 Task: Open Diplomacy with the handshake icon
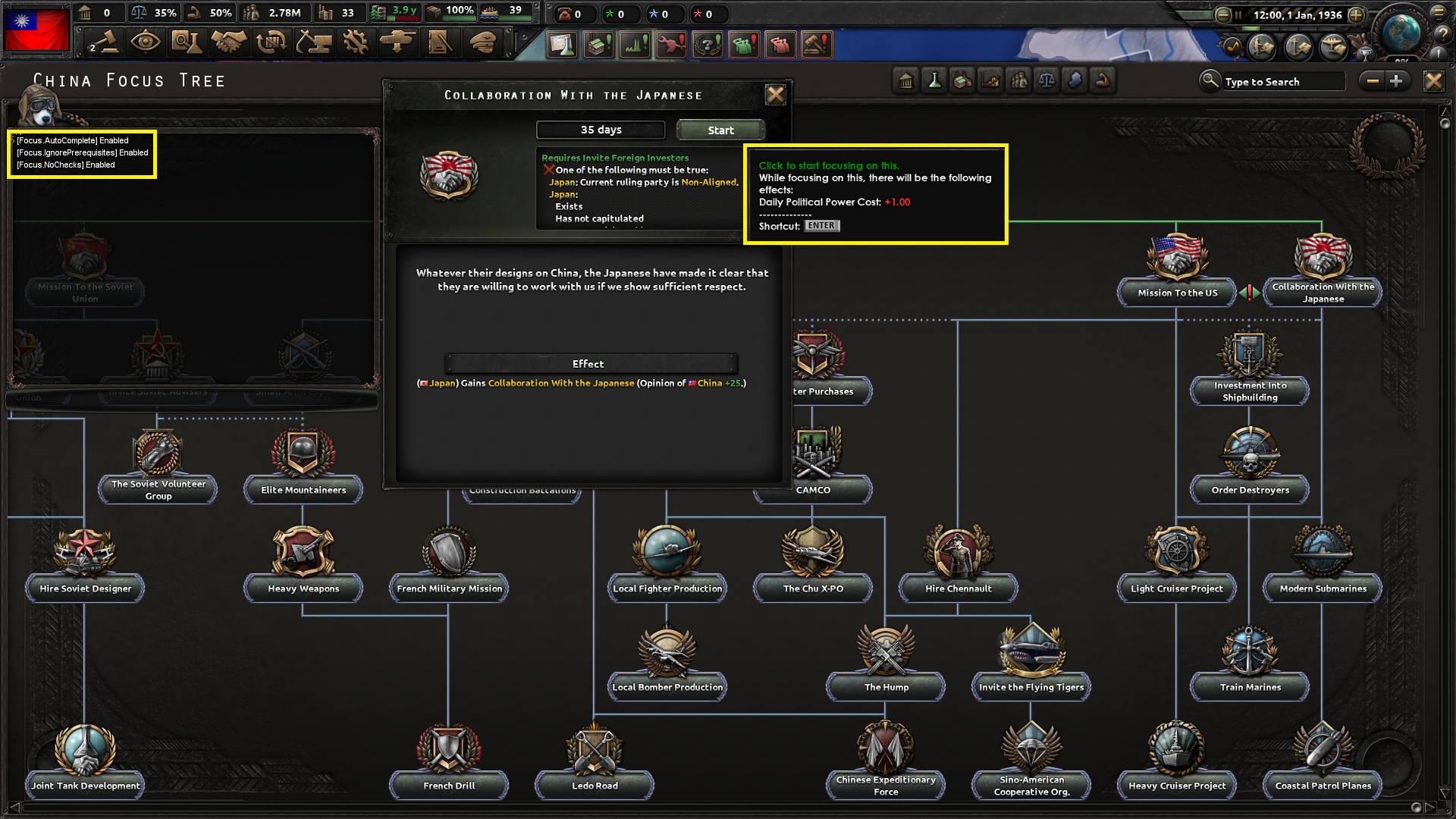(x=229, y=43)
